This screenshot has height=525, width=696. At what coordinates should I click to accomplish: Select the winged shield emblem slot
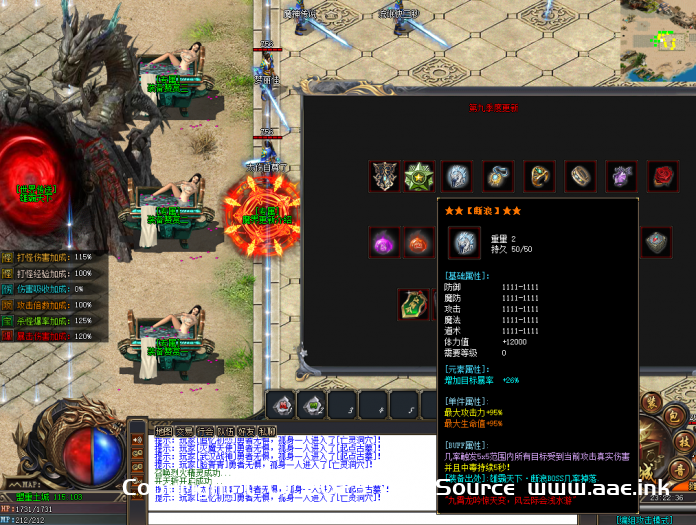[x=384, y=177]
